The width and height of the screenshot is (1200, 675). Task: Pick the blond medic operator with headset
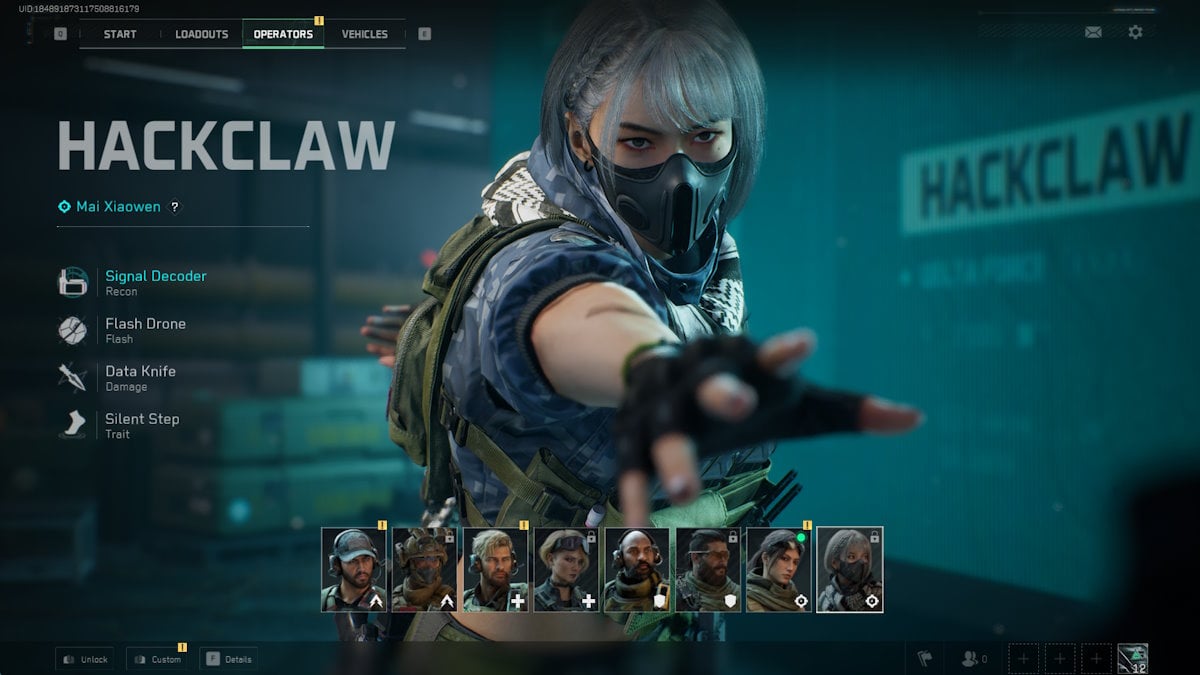[x=496, y=570]
